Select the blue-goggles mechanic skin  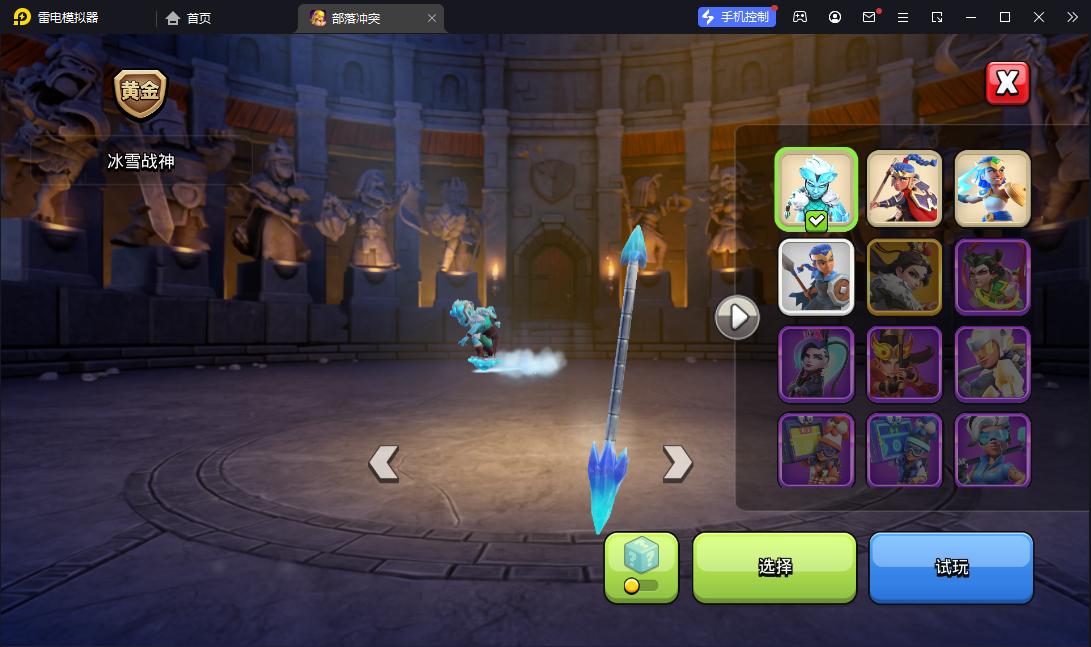point(992,450)
